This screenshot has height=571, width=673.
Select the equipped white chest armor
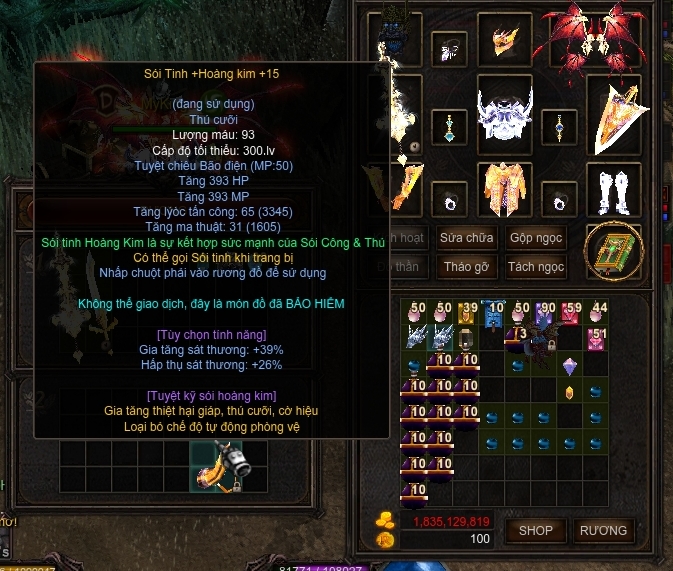pyautogui.click(x=502, y=120)
